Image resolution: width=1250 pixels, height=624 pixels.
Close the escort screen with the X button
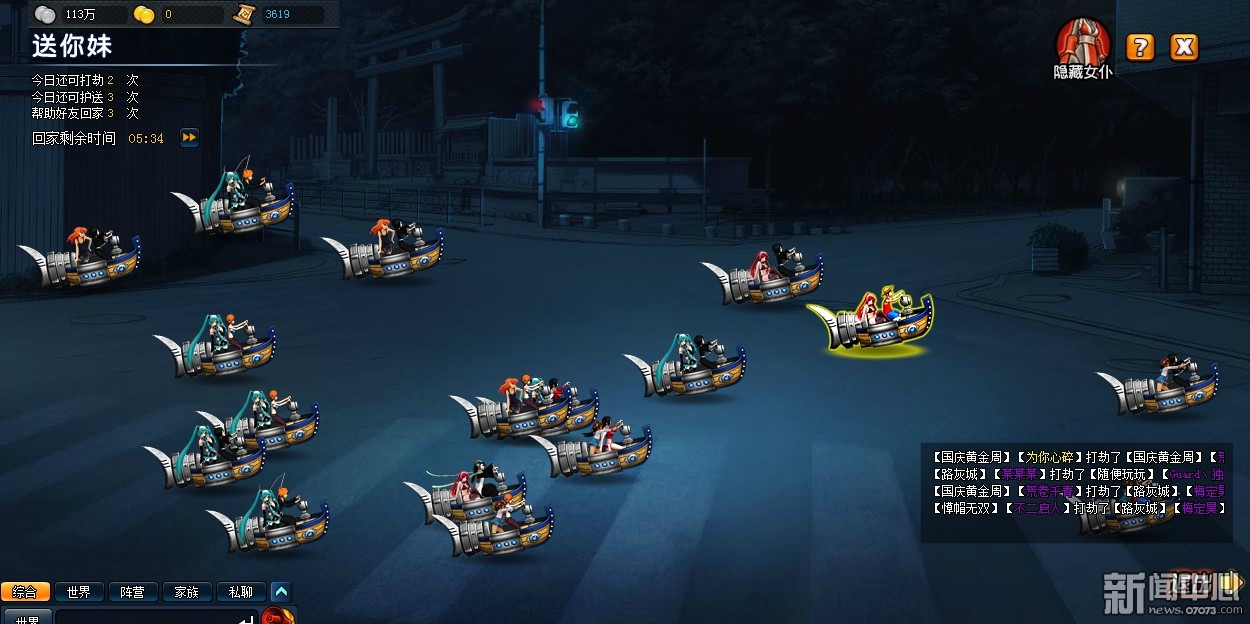pos(1184,47)
